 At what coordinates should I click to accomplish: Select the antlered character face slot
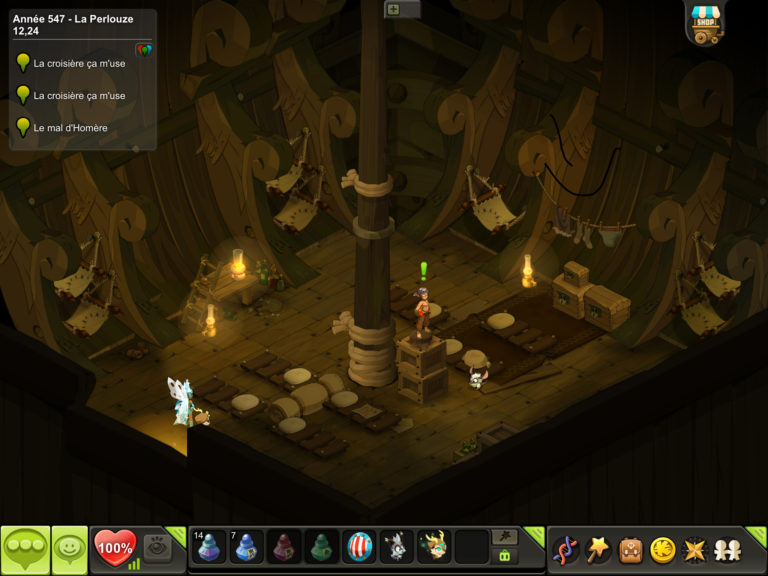pos(434,547)
